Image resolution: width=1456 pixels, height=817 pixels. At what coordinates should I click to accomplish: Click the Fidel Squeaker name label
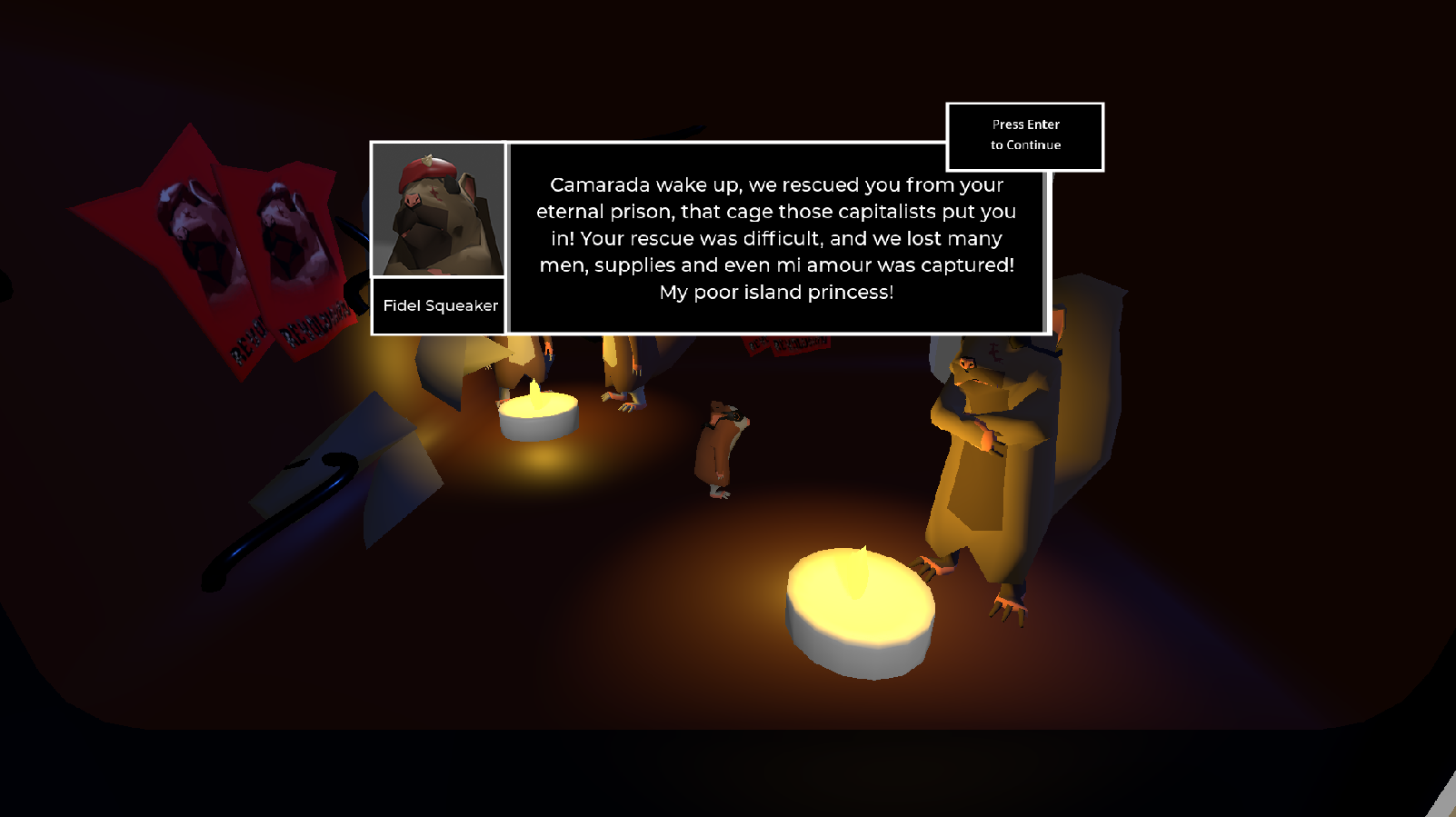pos(439,306)
